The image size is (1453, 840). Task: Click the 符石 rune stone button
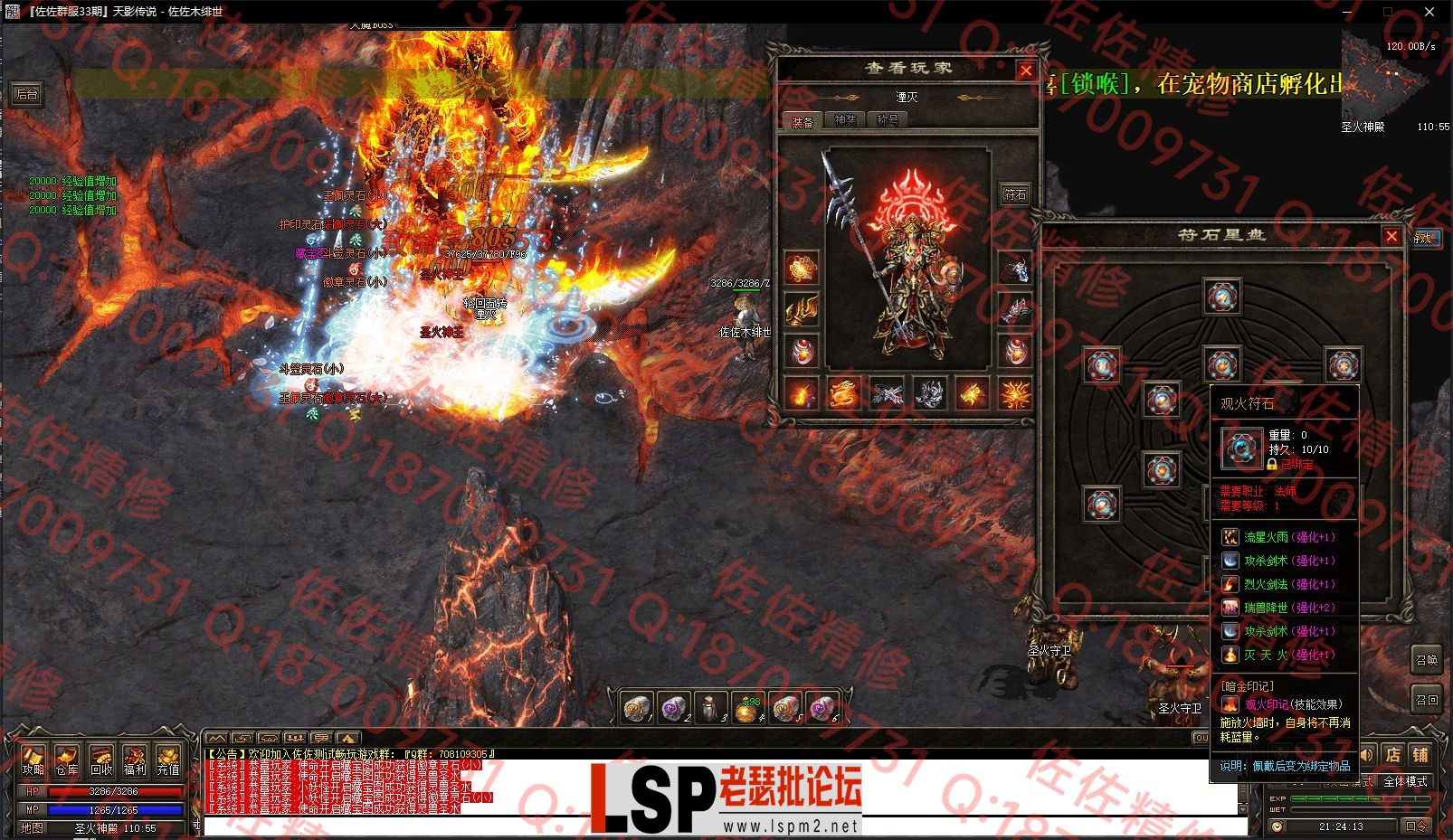click(x=1015, y=193)
